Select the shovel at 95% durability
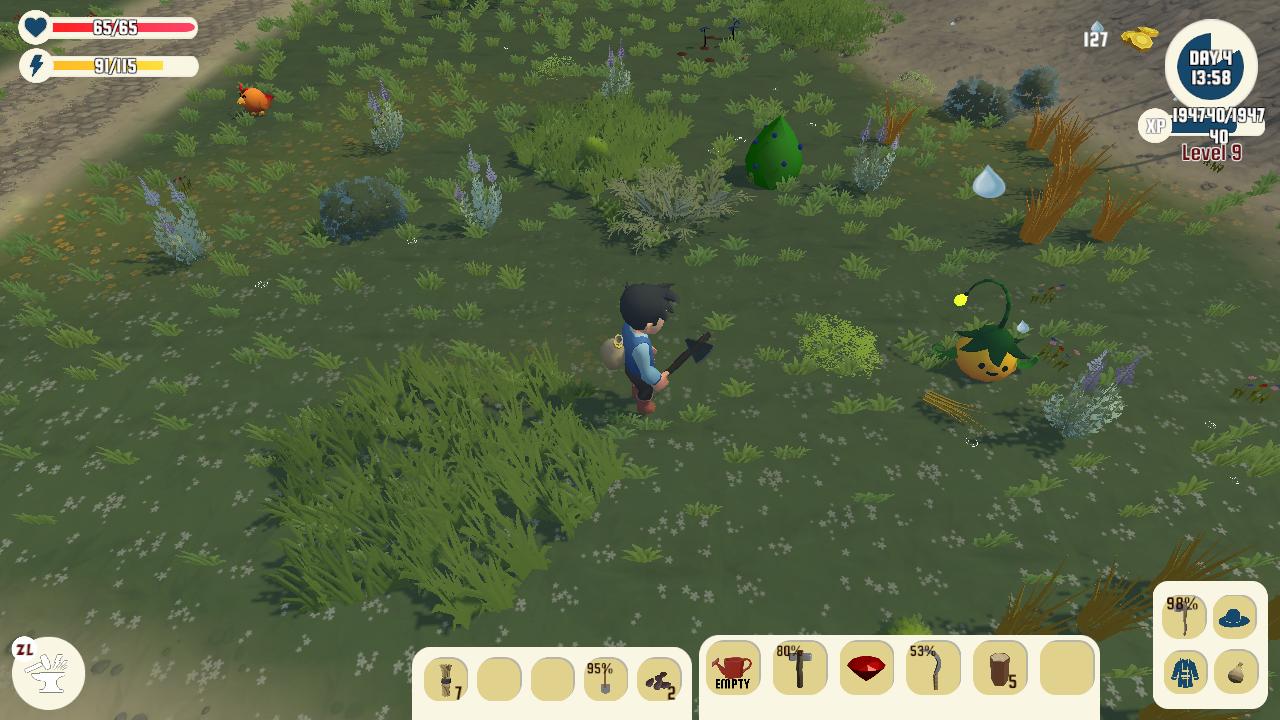Screen dimensions: 1280x720 click(605, 680)
